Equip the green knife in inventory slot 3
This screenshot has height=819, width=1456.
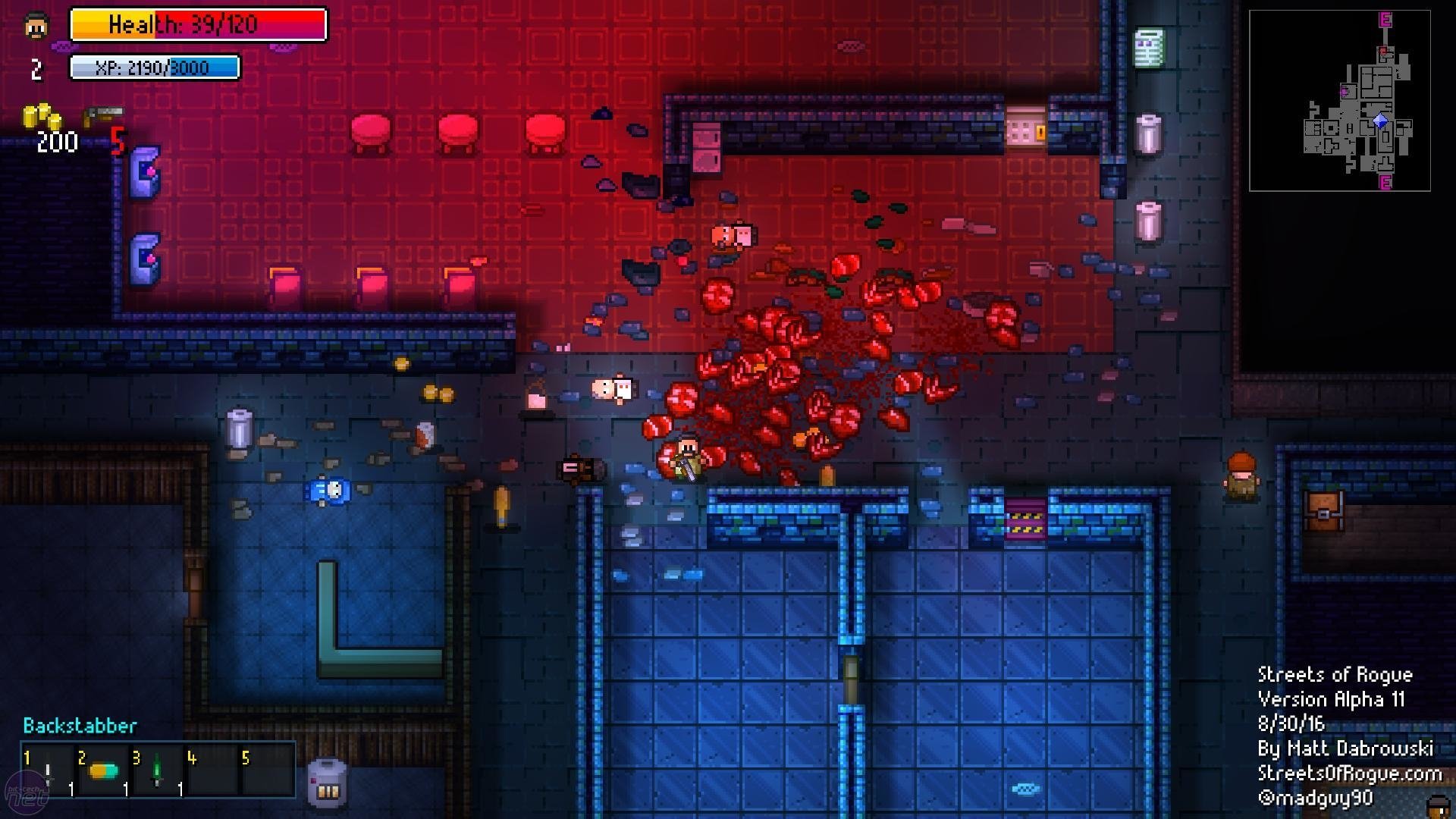[x=158, y=770]
